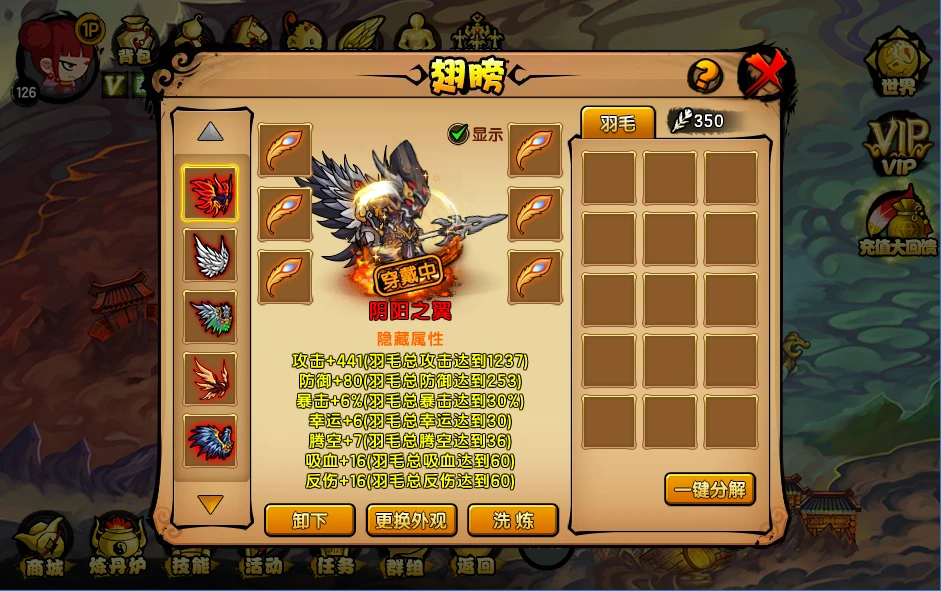Viewport: 941px width, 591px height.
Task: Select the red-black wings thumbnail
Action: click(210, 193)
